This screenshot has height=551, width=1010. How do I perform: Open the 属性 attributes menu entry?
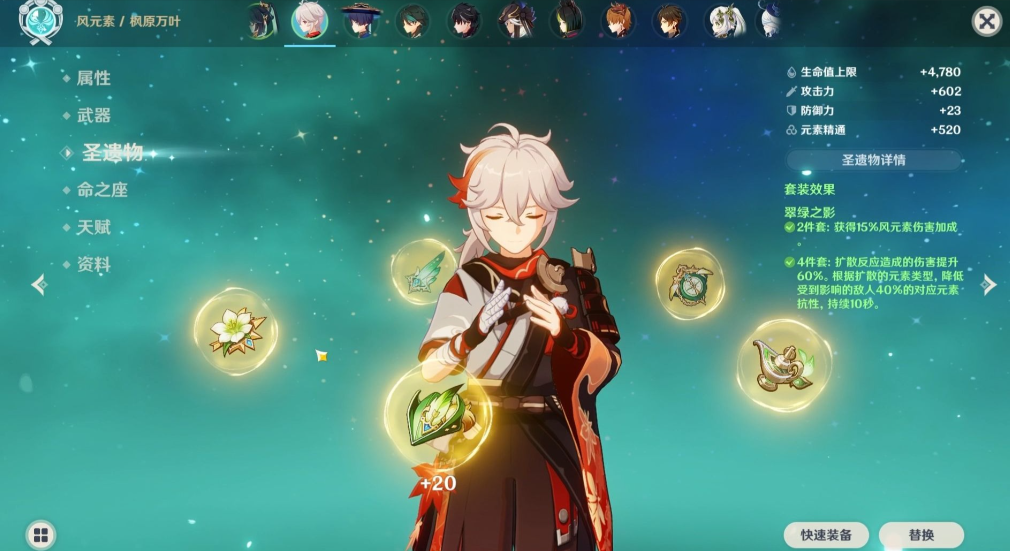(94, 78)
